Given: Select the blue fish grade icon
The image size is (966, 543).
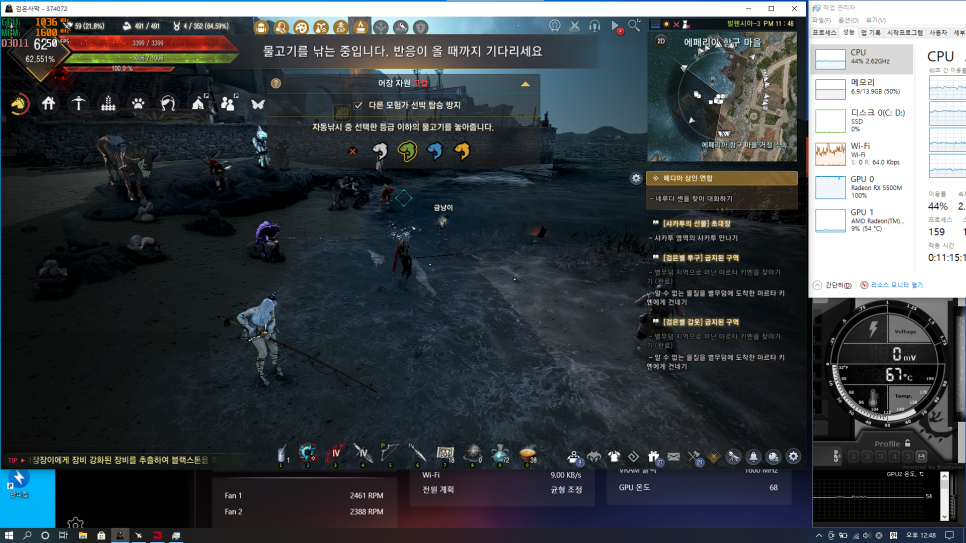Looking at the screenshot, I should (433, 151).
